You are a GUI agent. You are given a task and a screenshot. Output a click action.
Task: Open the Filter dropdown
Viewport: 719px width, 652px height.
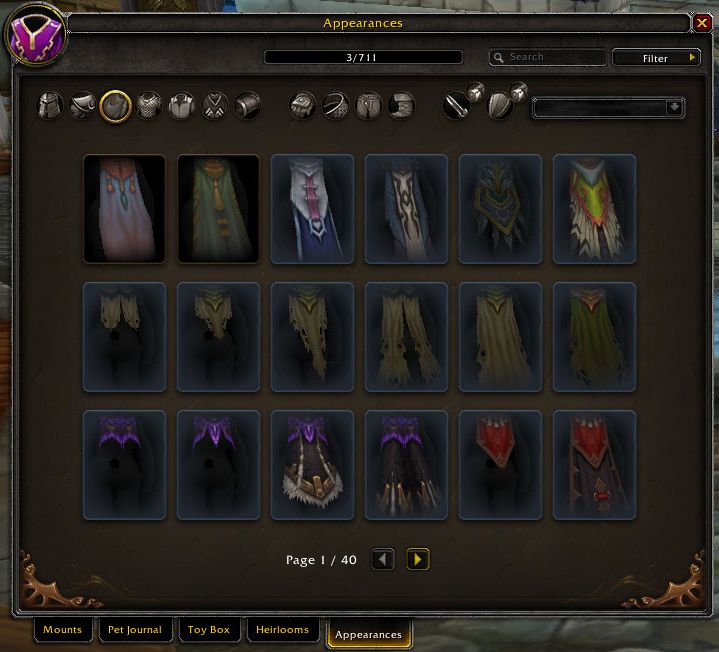click(x=656, y=58)
